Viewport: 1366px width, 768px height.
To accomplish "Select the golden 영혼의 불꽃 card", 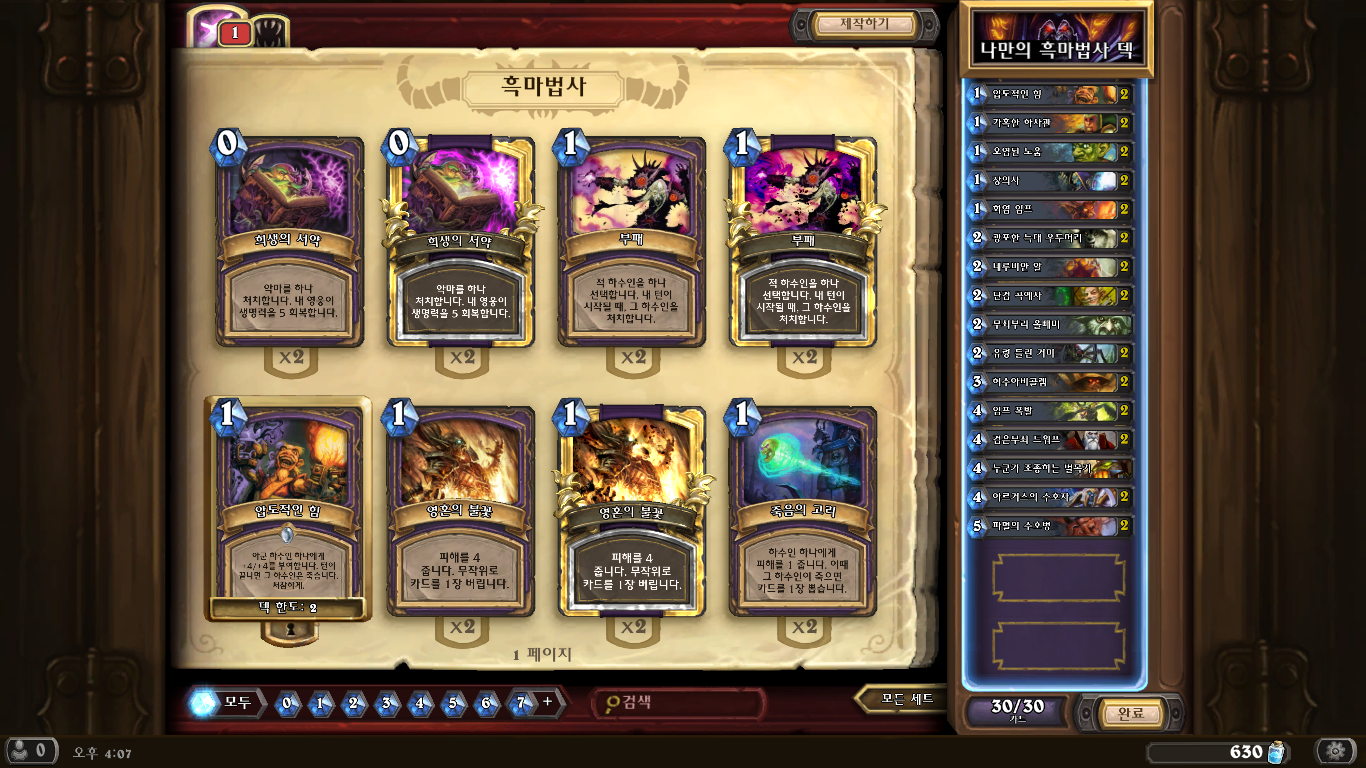I will (632, 510).
